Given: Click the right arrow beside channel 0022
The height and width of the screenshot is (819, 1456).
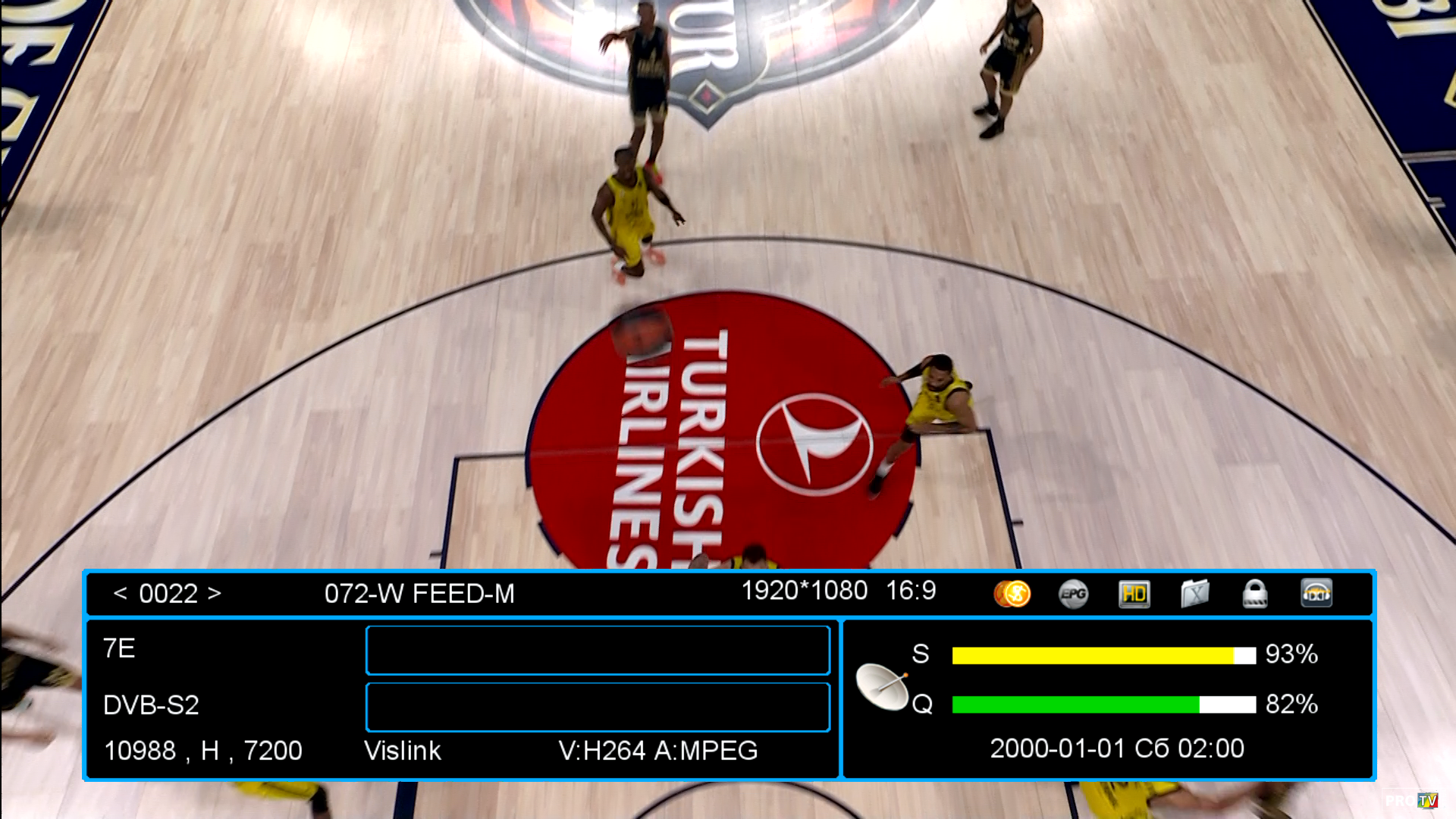Looking at the screenshot, I should click(215, 593).
